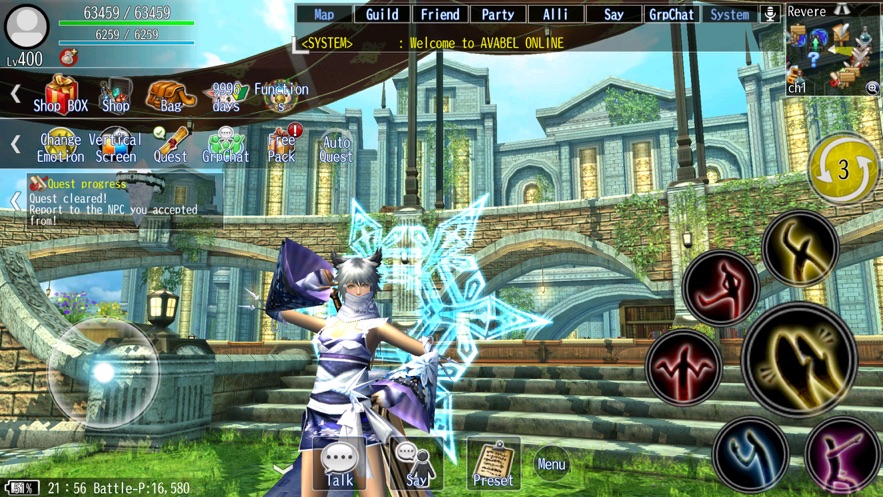This screenshot has width=883, height=497.
Task: Open the Say chat tab
Action: pyautogui.click(x=613, y=14)
